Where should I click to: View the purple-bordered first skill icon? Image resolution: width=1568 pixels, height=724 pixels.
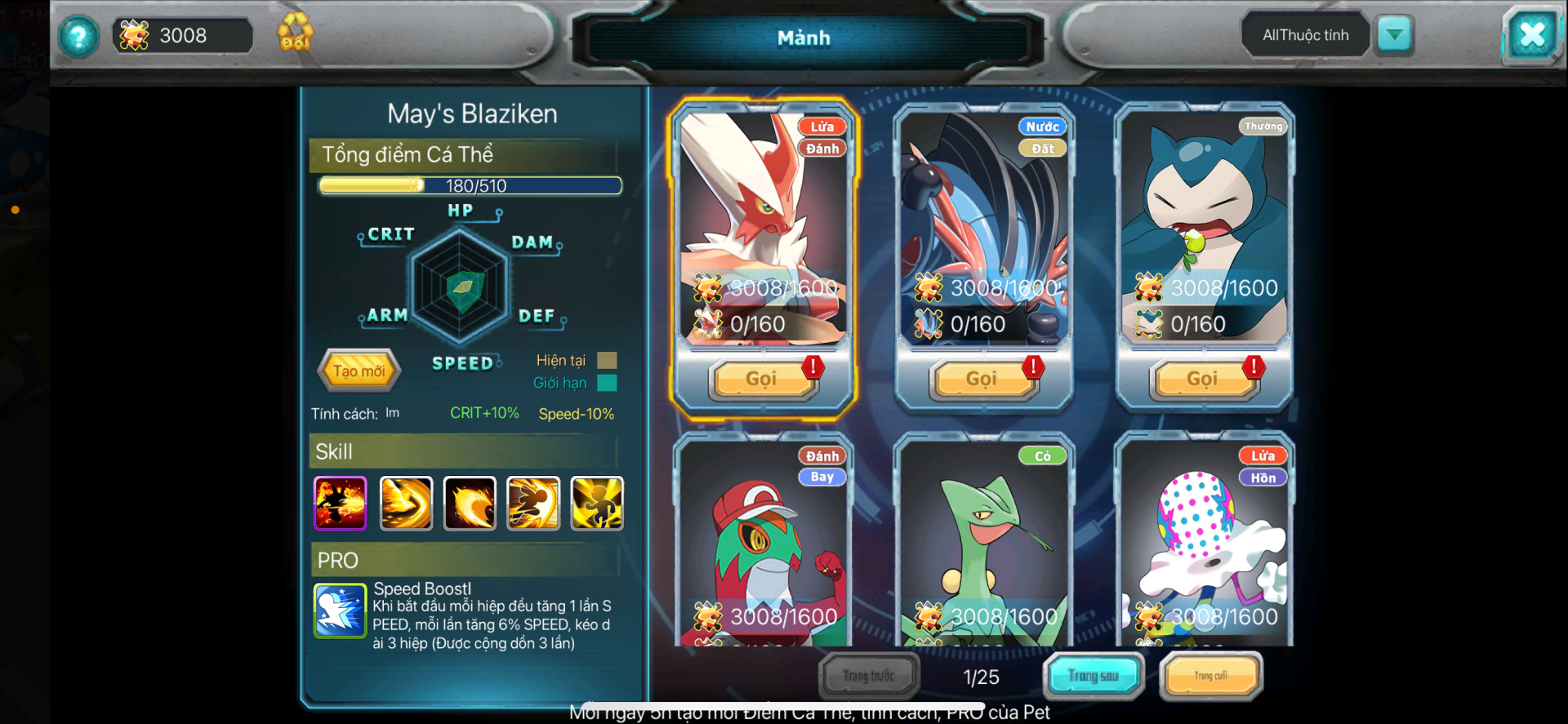[x=341, y=503]
